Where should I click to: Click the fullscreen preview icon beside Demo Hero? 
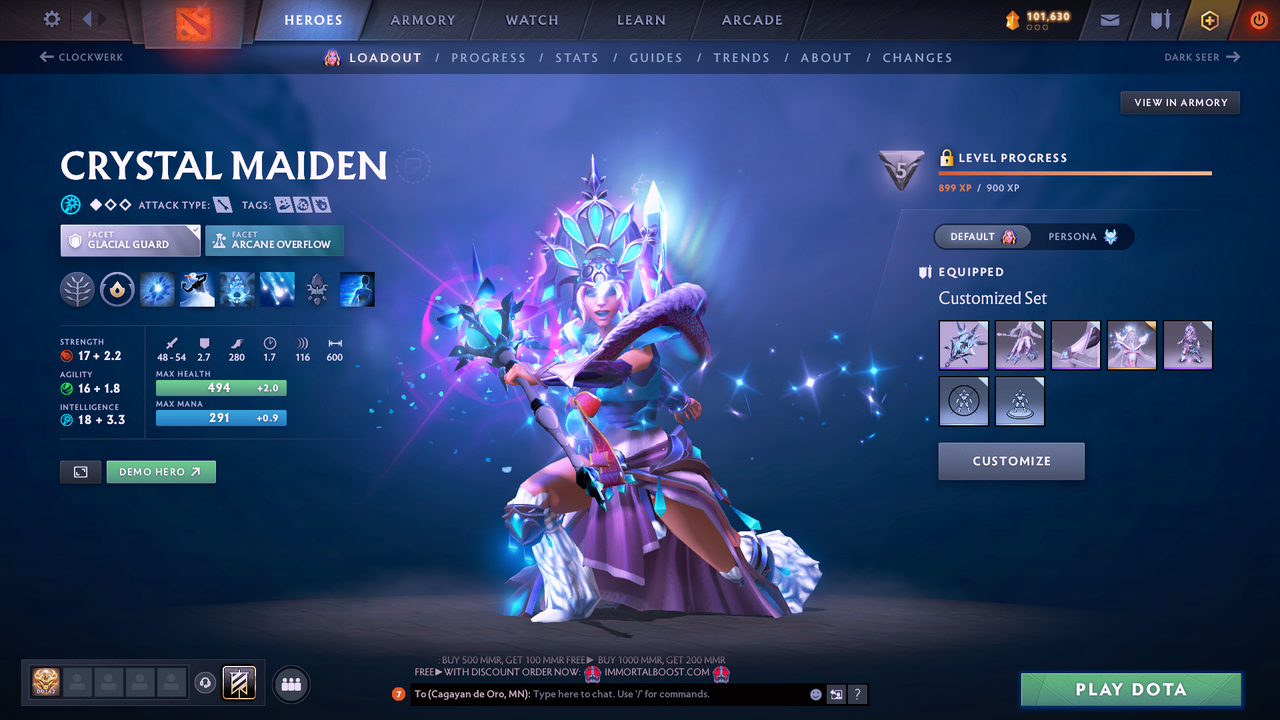pyautogui.click(x=80, y=471)
